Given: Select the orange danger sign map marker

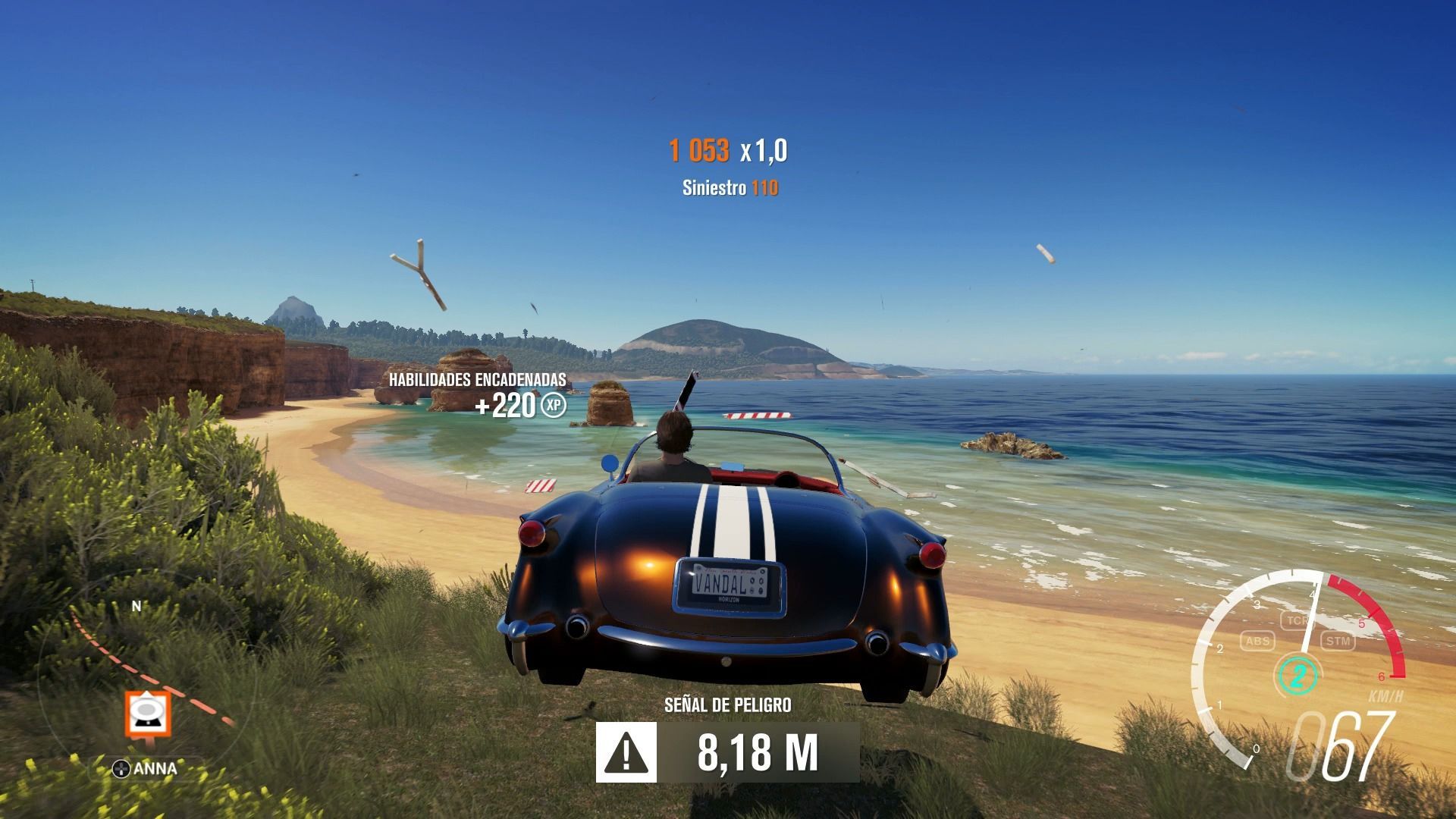Looking at the screenshot, I should pos(148,714).
